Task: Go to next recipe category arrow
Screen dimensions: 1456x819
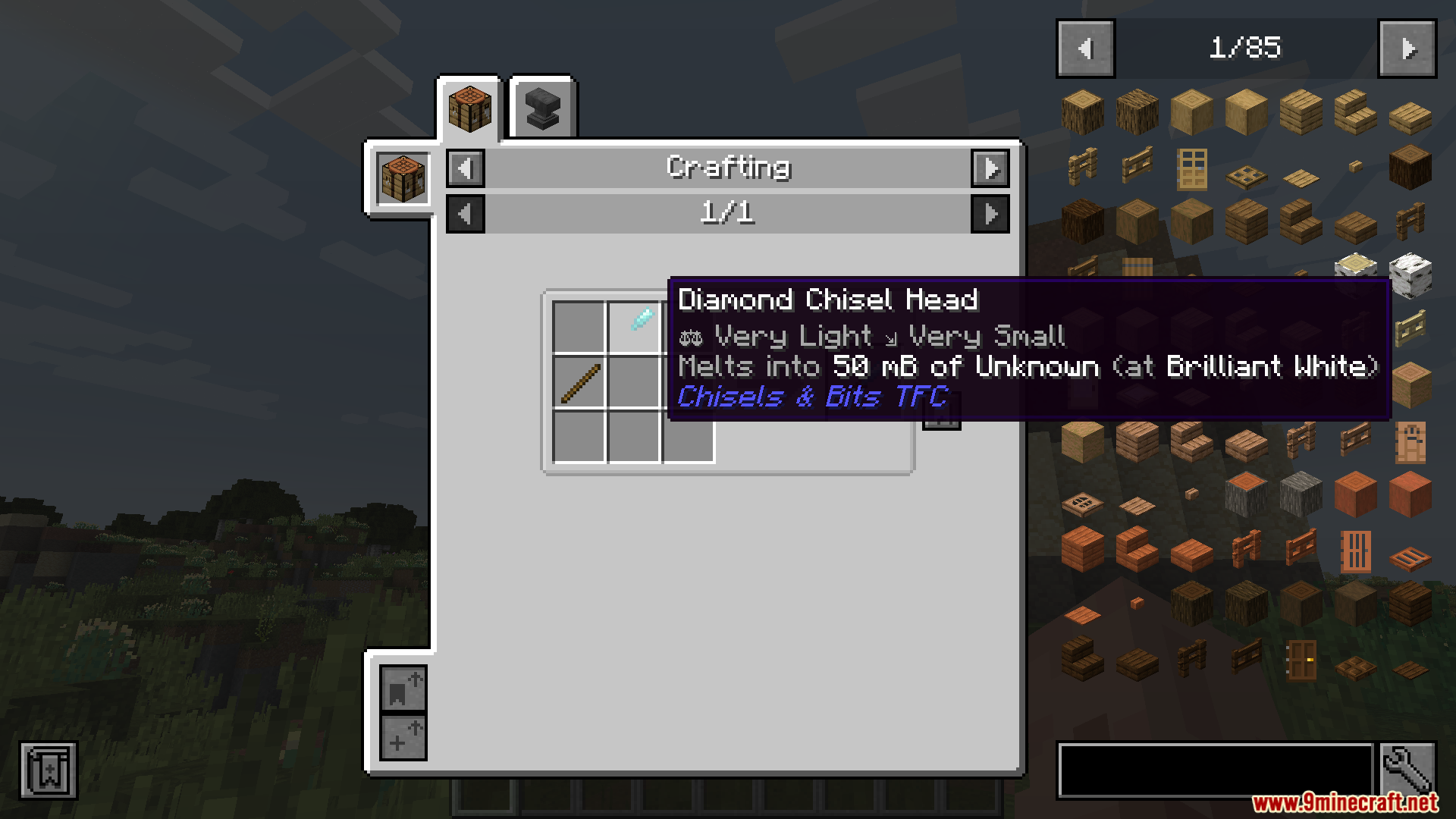Action: (x=990, y=168)
